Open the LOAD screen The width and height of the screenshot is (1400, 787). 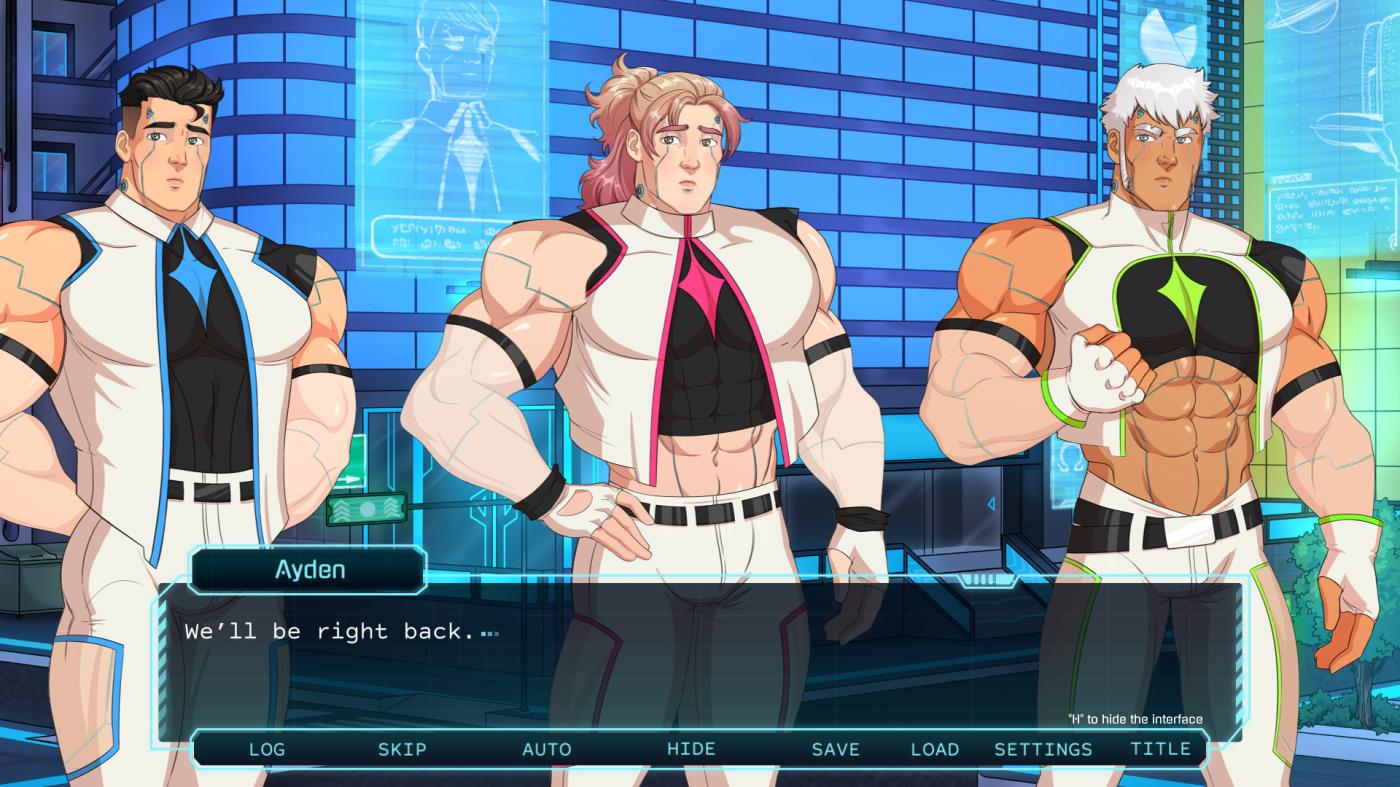pos(934,749)
